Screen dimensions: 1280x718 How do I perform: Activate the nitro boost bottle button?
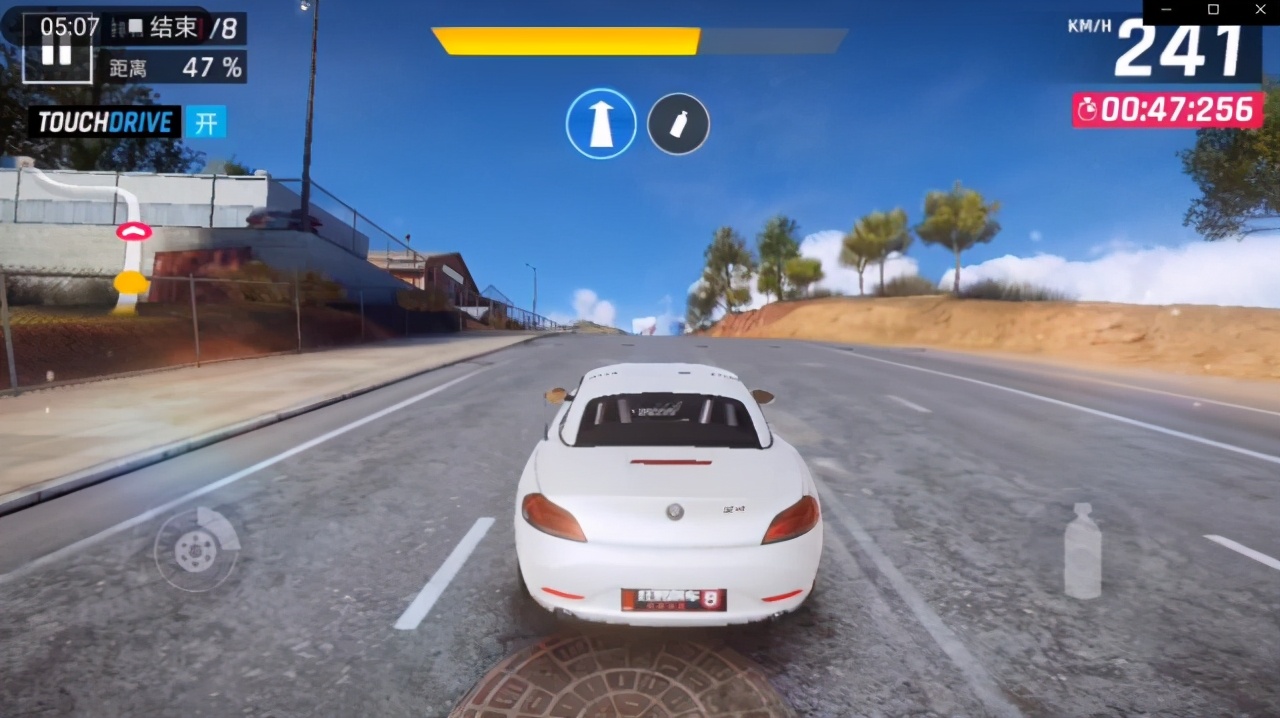[x=1082, y=551]
